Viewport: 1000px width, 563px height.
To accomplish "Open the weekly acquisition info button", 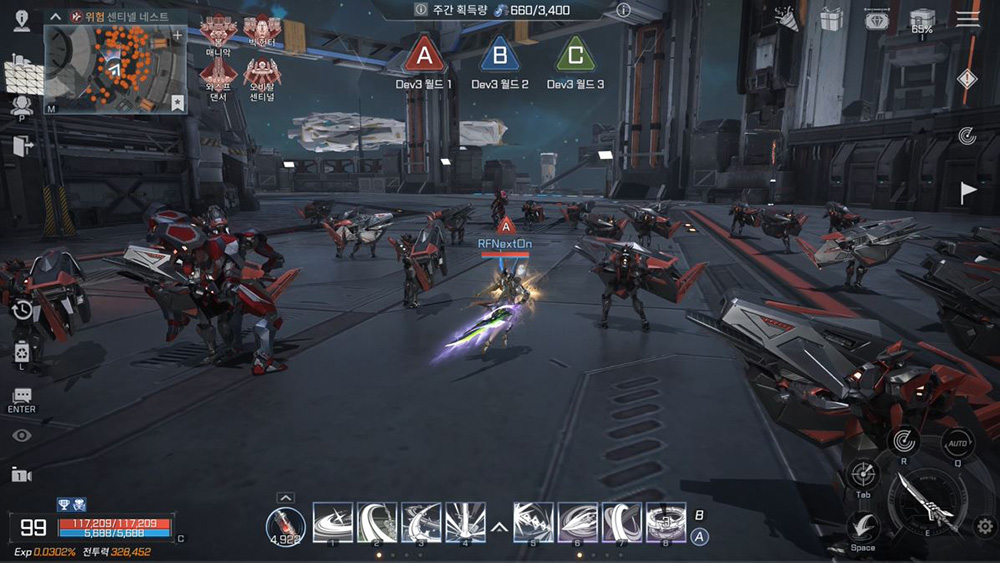I will pos(623,10).
